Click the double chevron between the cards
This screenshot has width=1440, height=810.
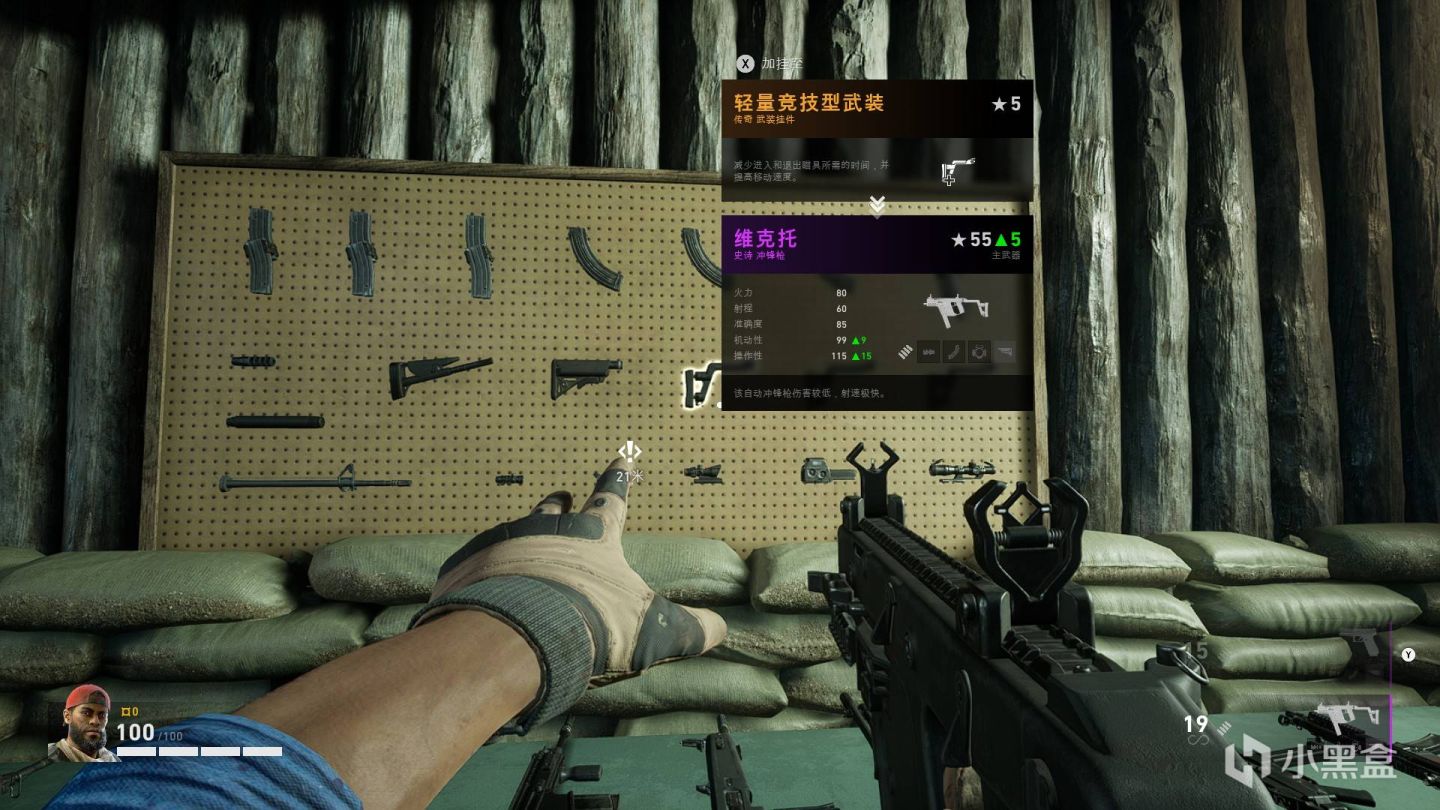tap(877, 206)
